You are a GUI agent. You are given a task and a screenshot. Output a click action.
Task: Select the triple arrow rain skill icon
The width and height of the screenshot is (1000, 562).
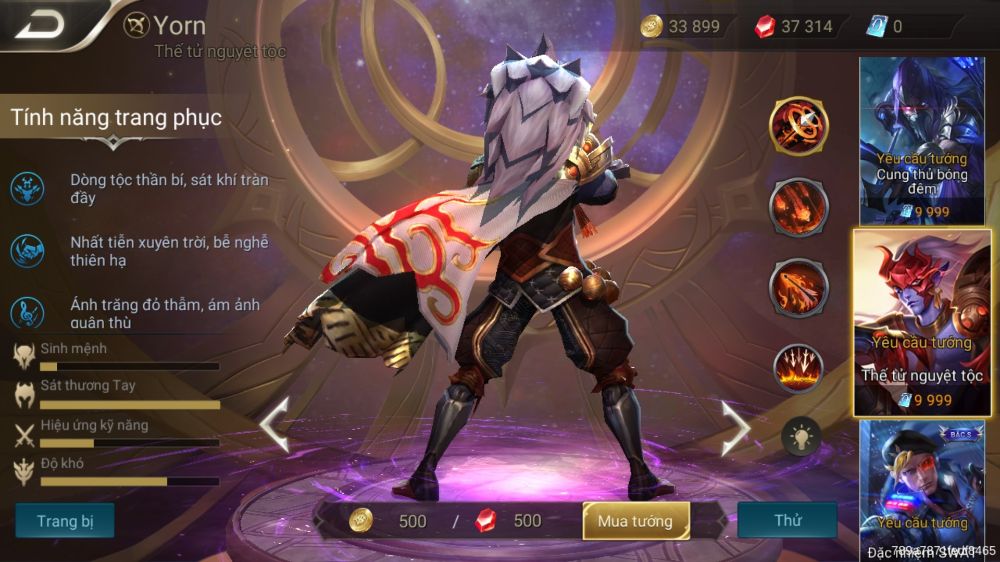coord(798,368)
